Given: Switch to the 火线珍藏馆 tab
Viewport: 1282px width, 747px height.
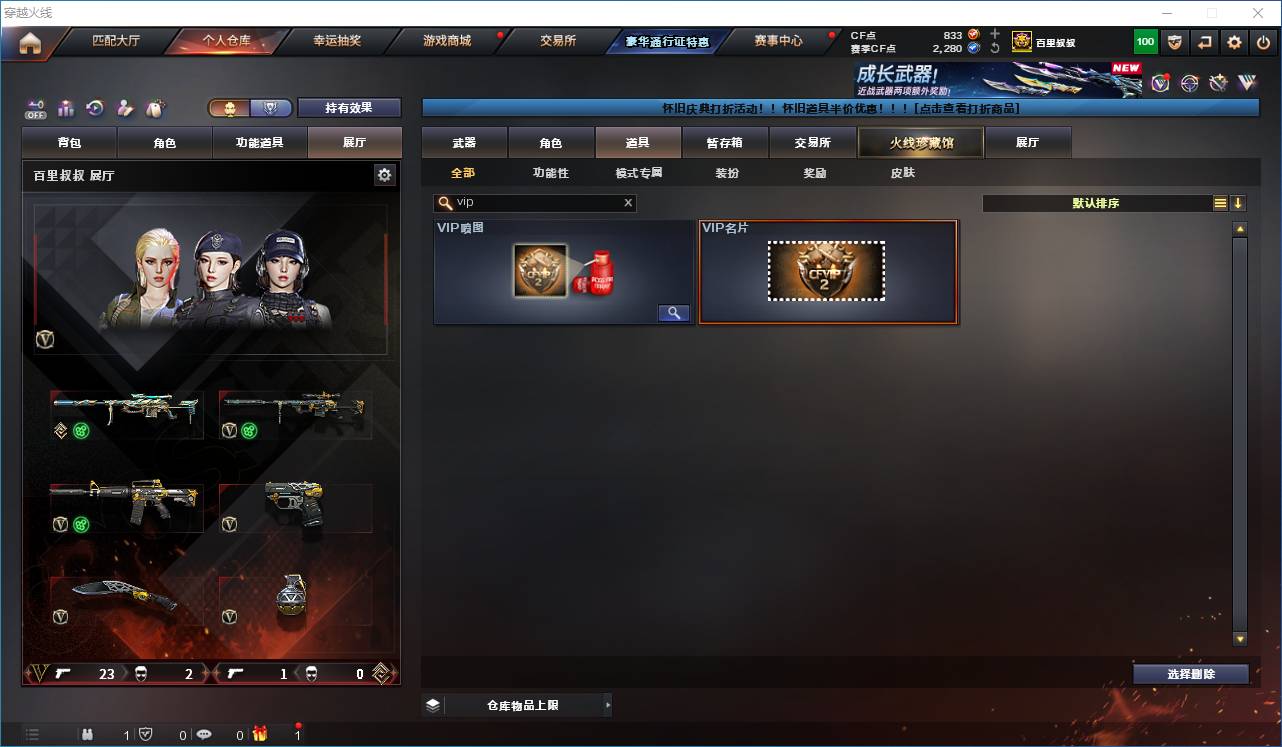Looking at the screenshot, I should [920, 142].
